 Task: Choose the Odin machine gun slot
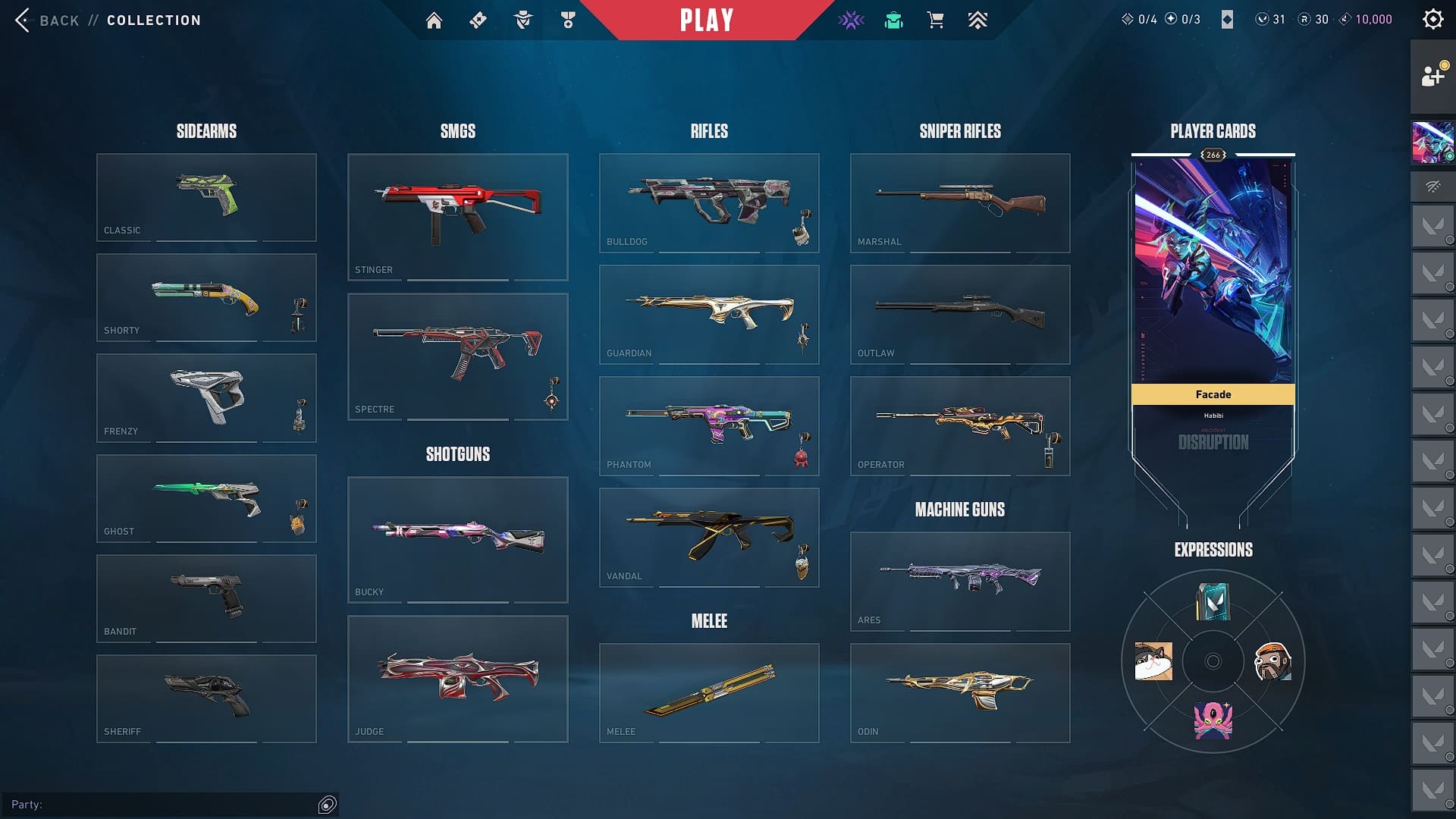960,692
